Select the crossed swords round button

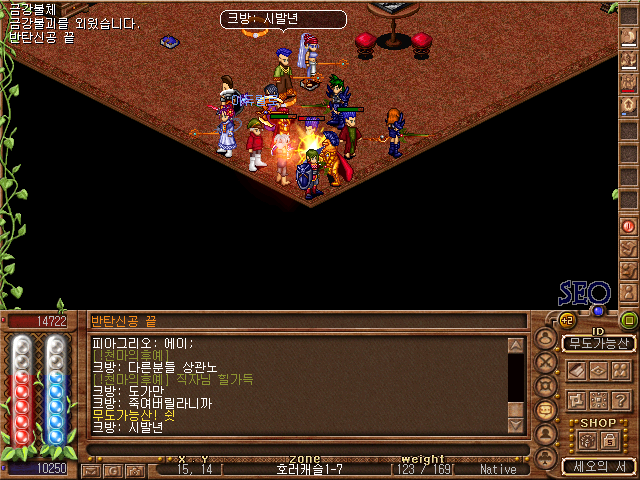(546, 361)
